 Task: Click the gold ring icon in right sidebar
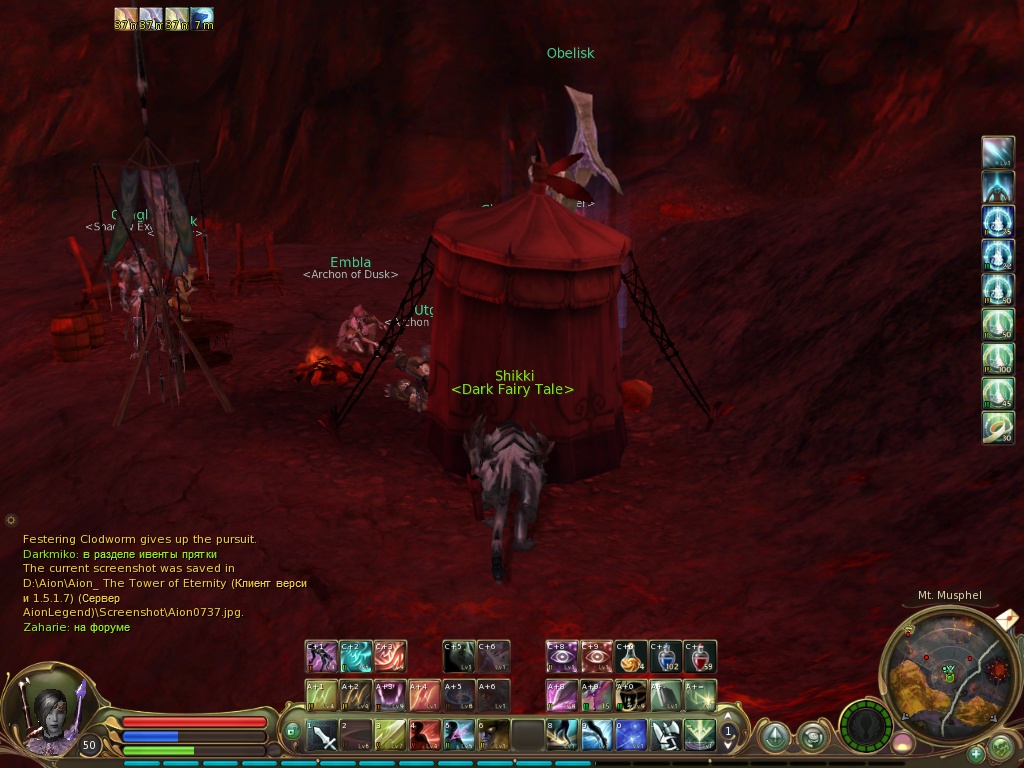coord(998,426)
